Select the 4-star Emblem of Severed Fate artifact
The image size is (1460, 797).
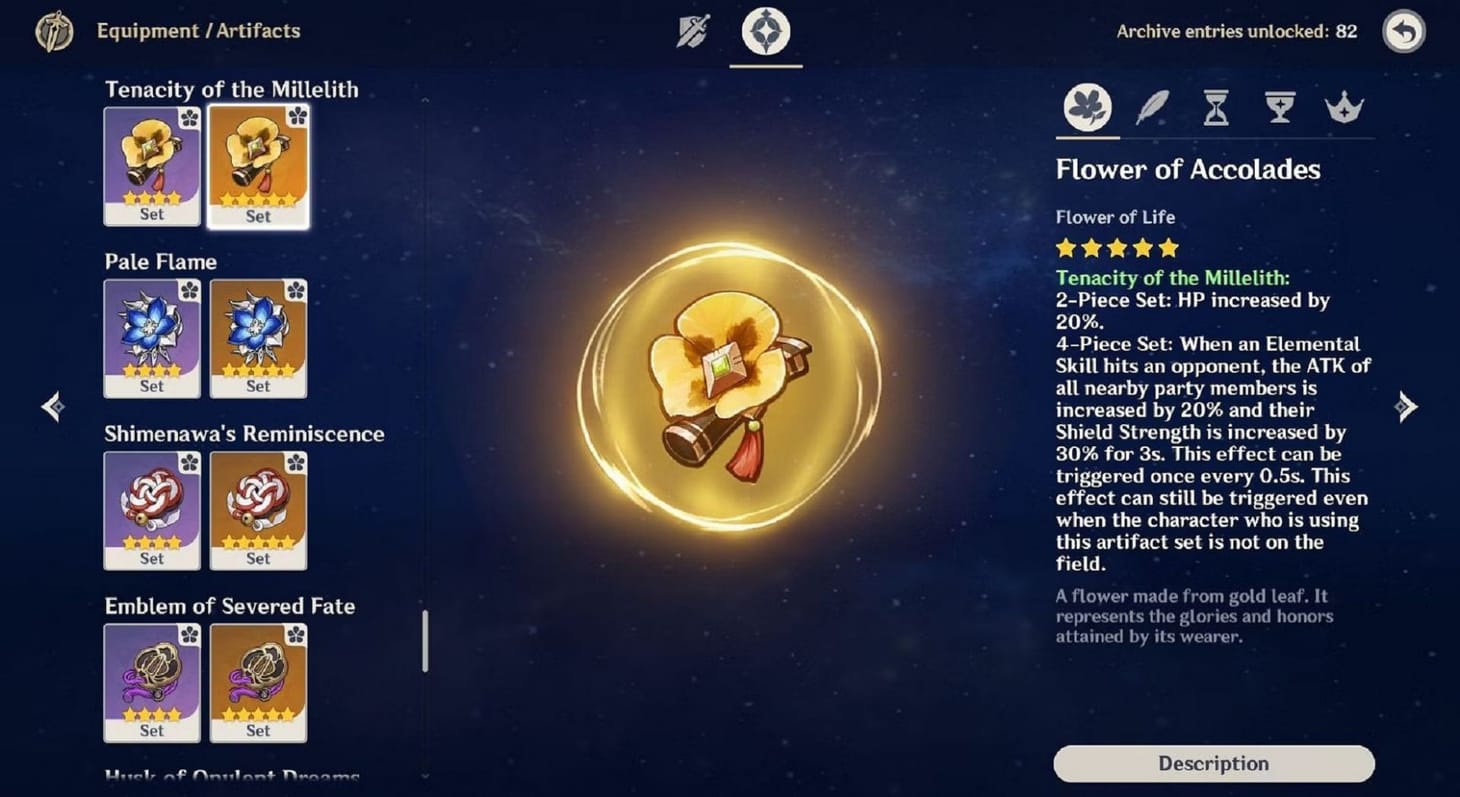click(151, 682)
